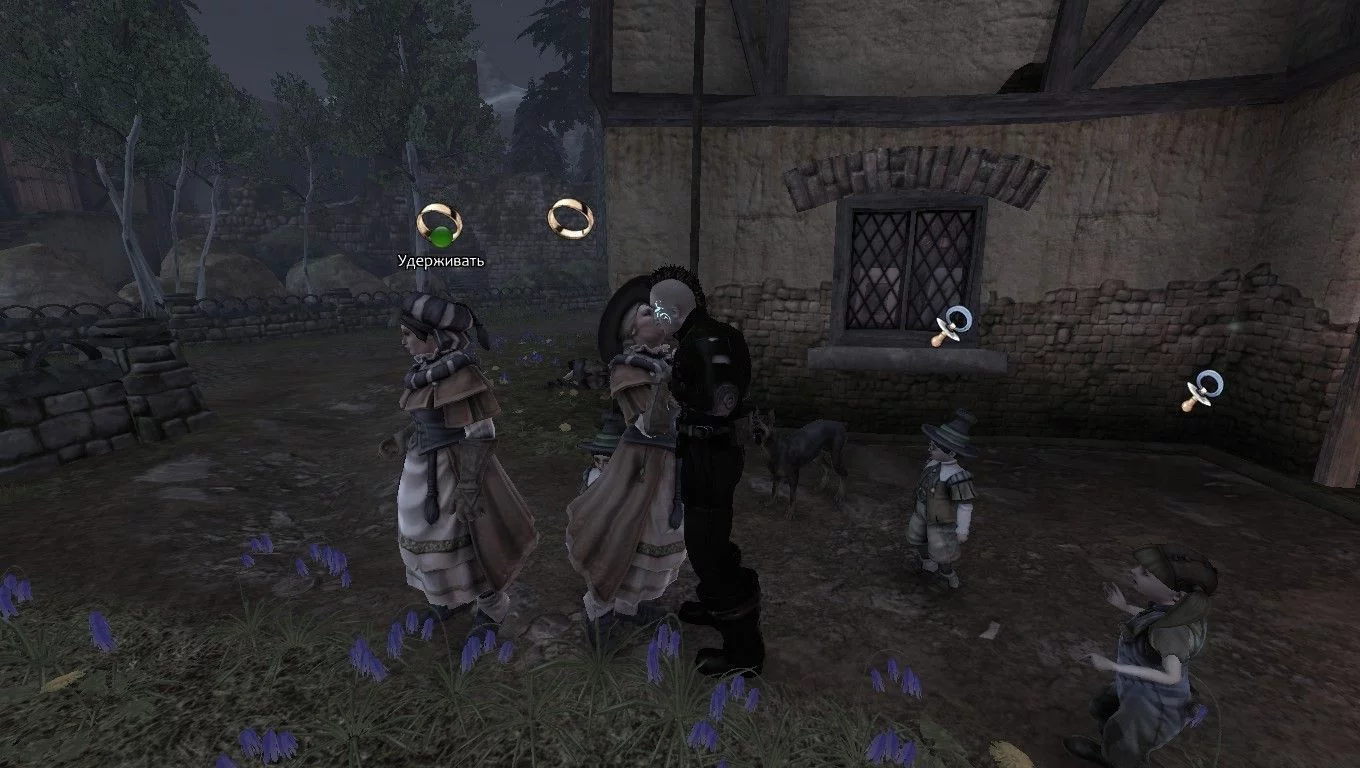Viewport: 1360px width, 768px height.
Task: Click the wedding ring marker labeled Удерживать
Action: pyautogui.click(x=438, y=224)
